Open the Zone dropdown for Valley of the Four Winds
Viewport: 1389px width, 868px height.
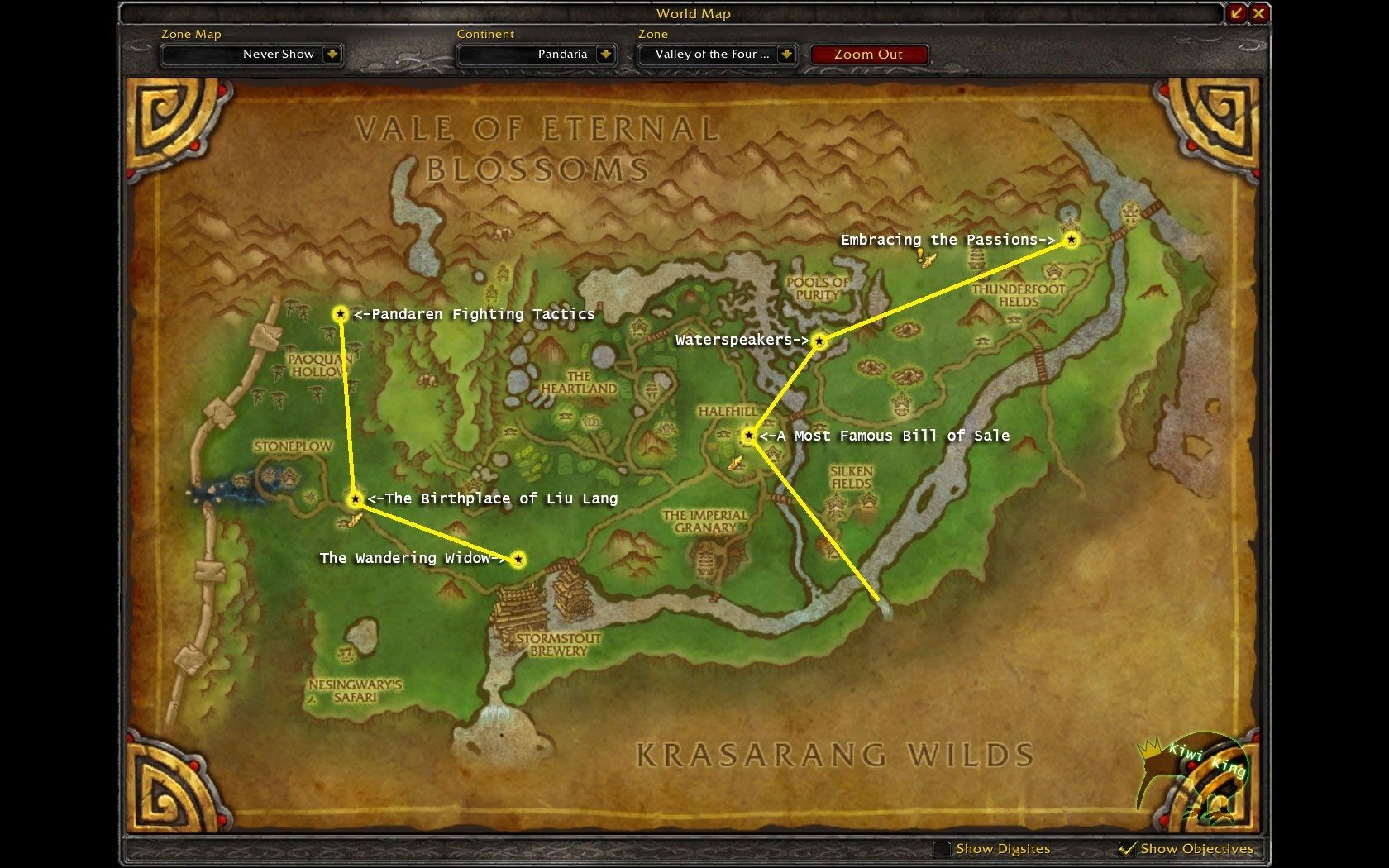coord(786,55)
